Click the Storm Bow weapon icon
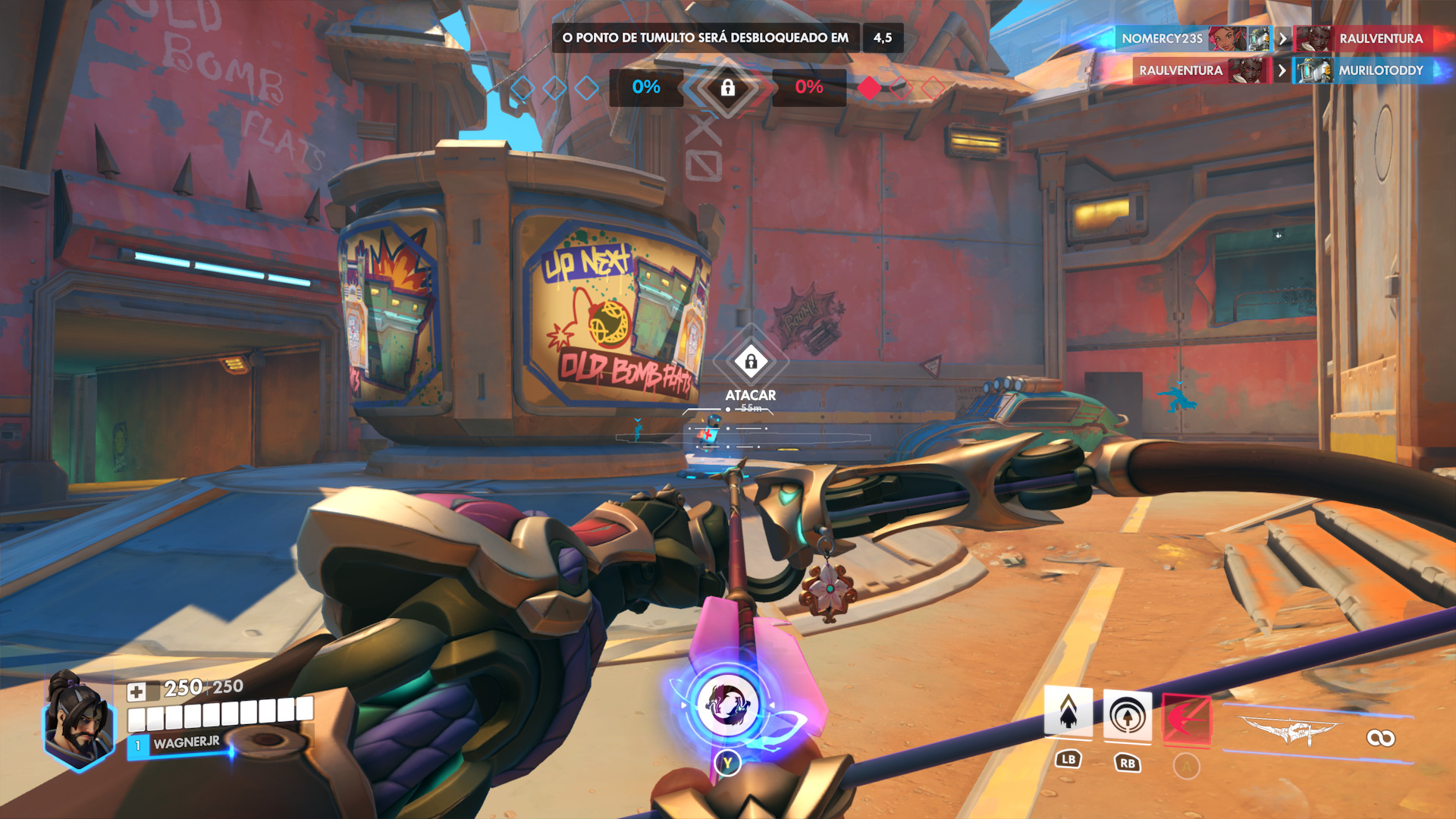Screen dimensions: 1456x819 click(1291, 732)
